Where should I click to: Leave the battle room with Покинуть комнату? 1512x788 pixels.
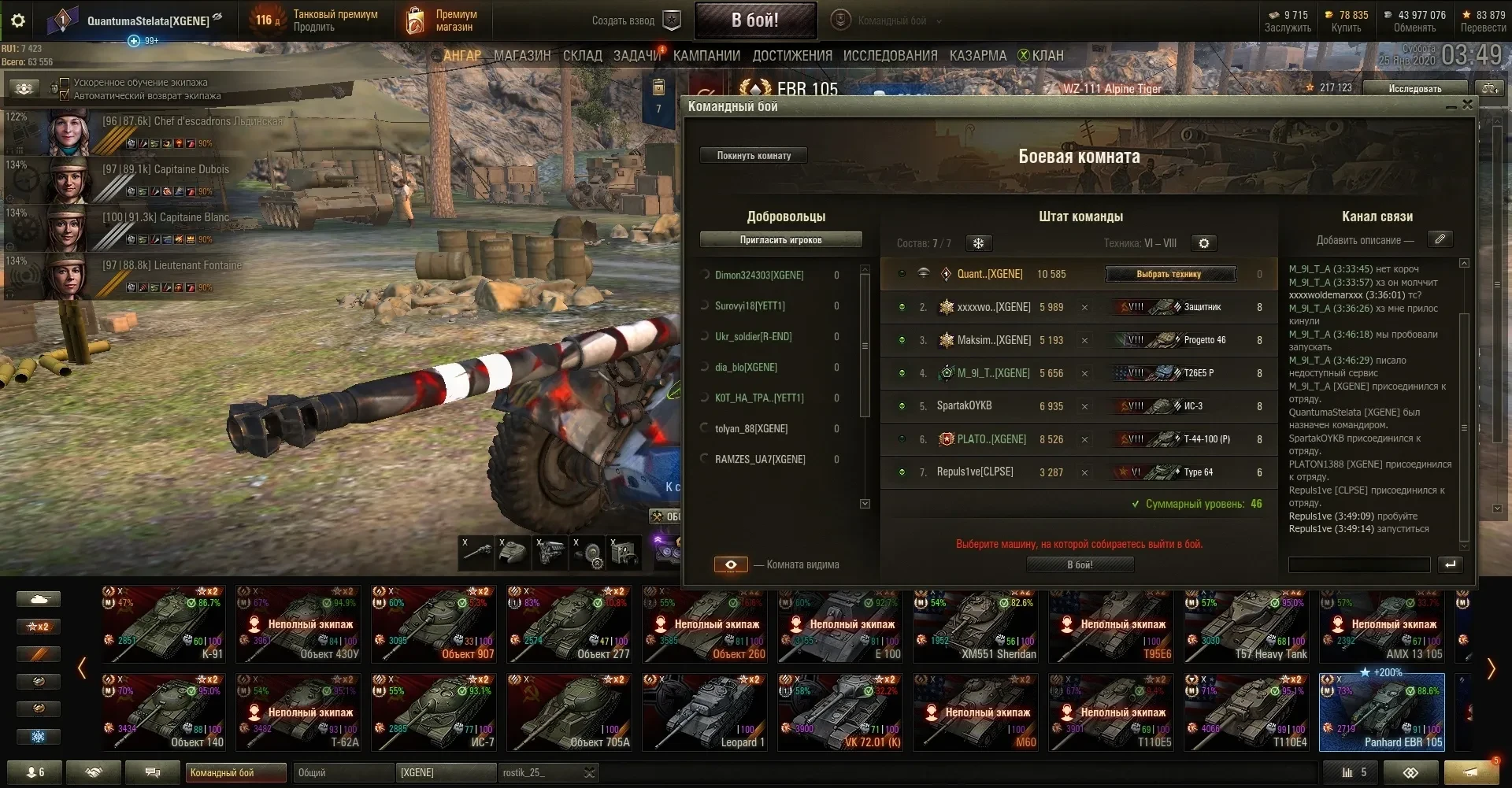coord(754,156)
